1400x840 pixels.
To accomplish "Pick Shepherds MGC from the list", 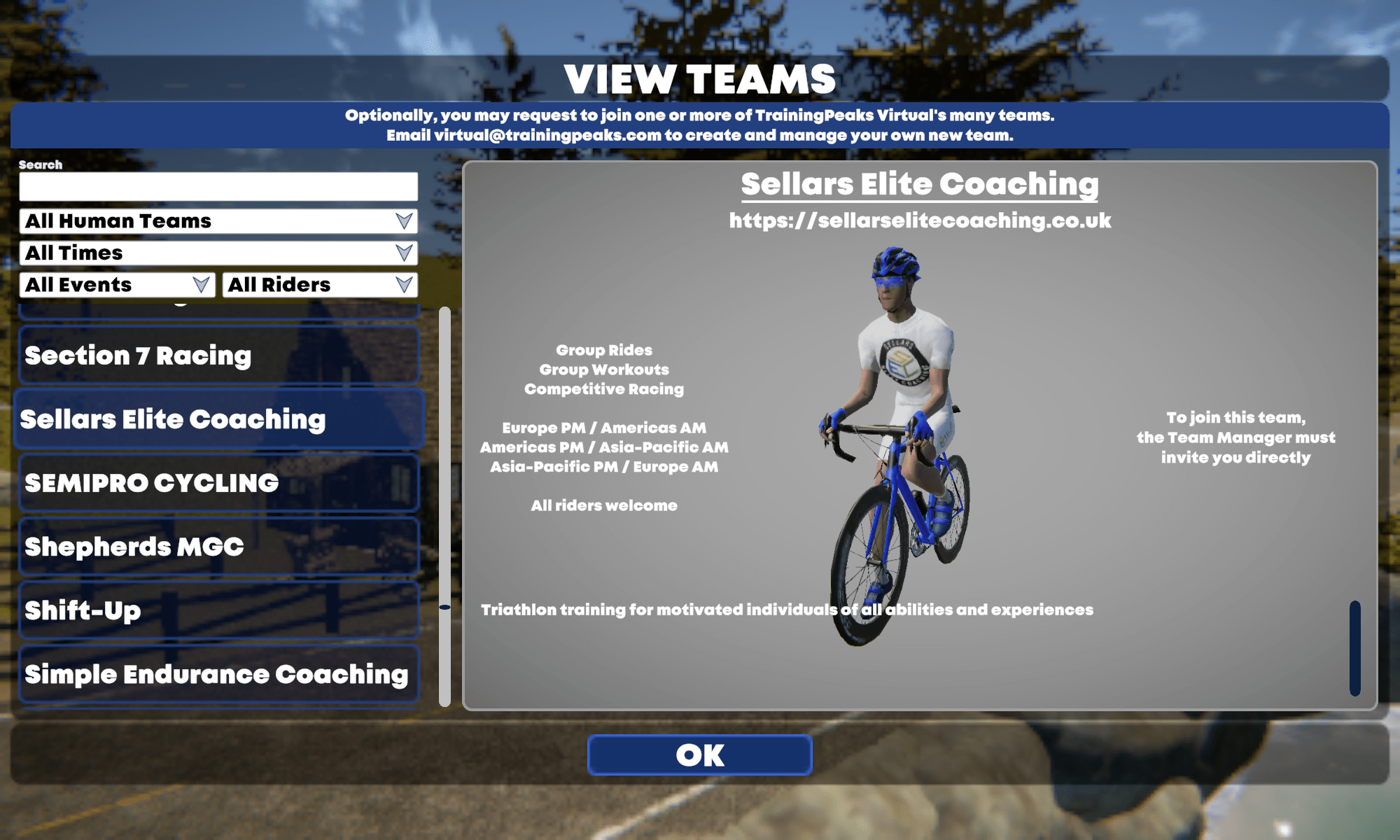I will click(x=218, y=547).
